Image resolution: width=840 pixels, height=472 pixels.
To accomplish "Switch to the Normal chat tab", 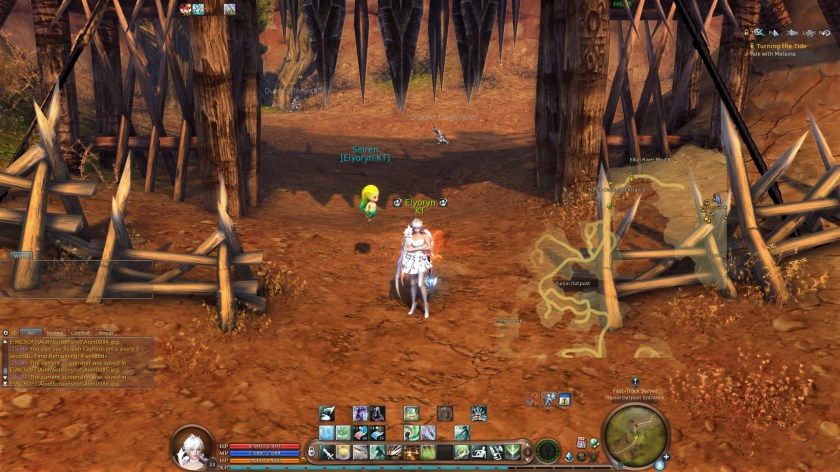I will (55, 332).
